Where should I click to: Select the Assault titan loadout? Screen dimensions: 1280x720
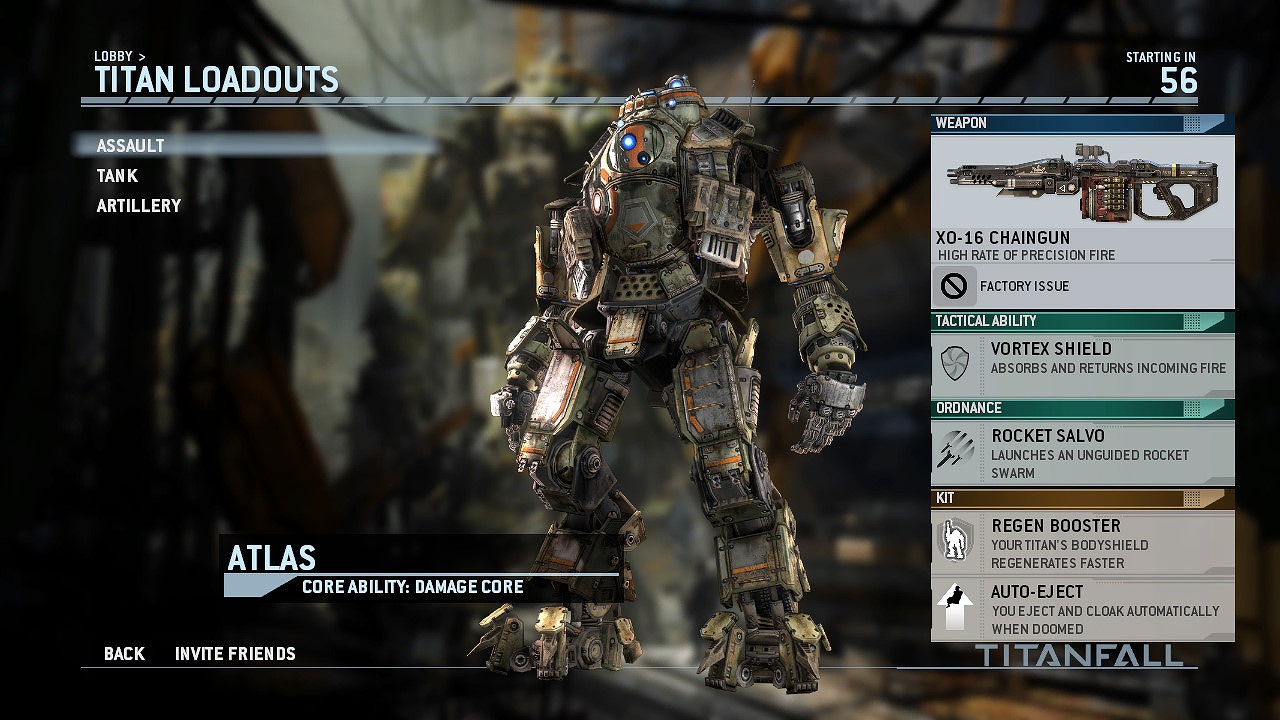coord(131,146)
